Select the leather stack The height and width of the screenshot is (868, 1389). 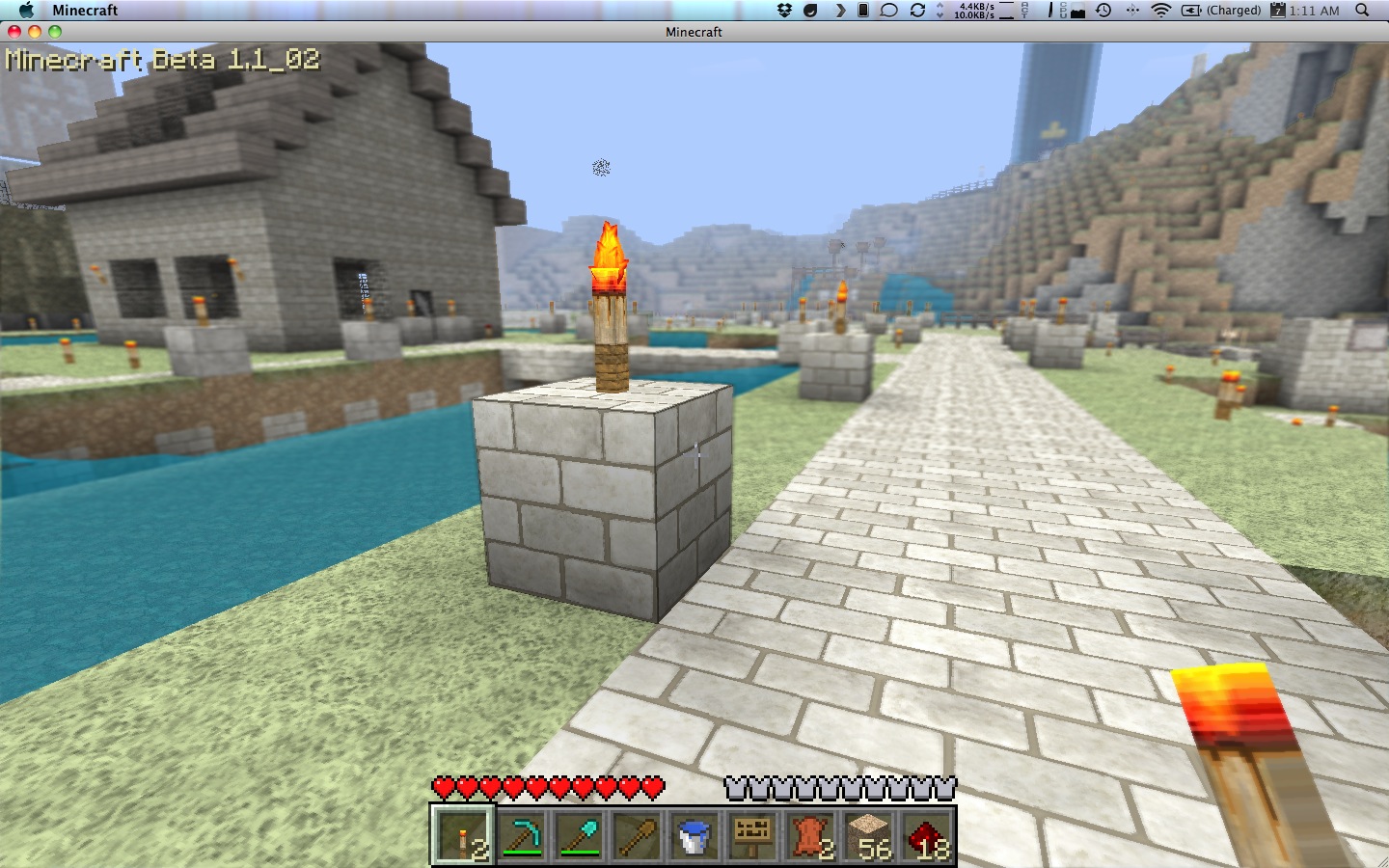[x=810, y=835]
